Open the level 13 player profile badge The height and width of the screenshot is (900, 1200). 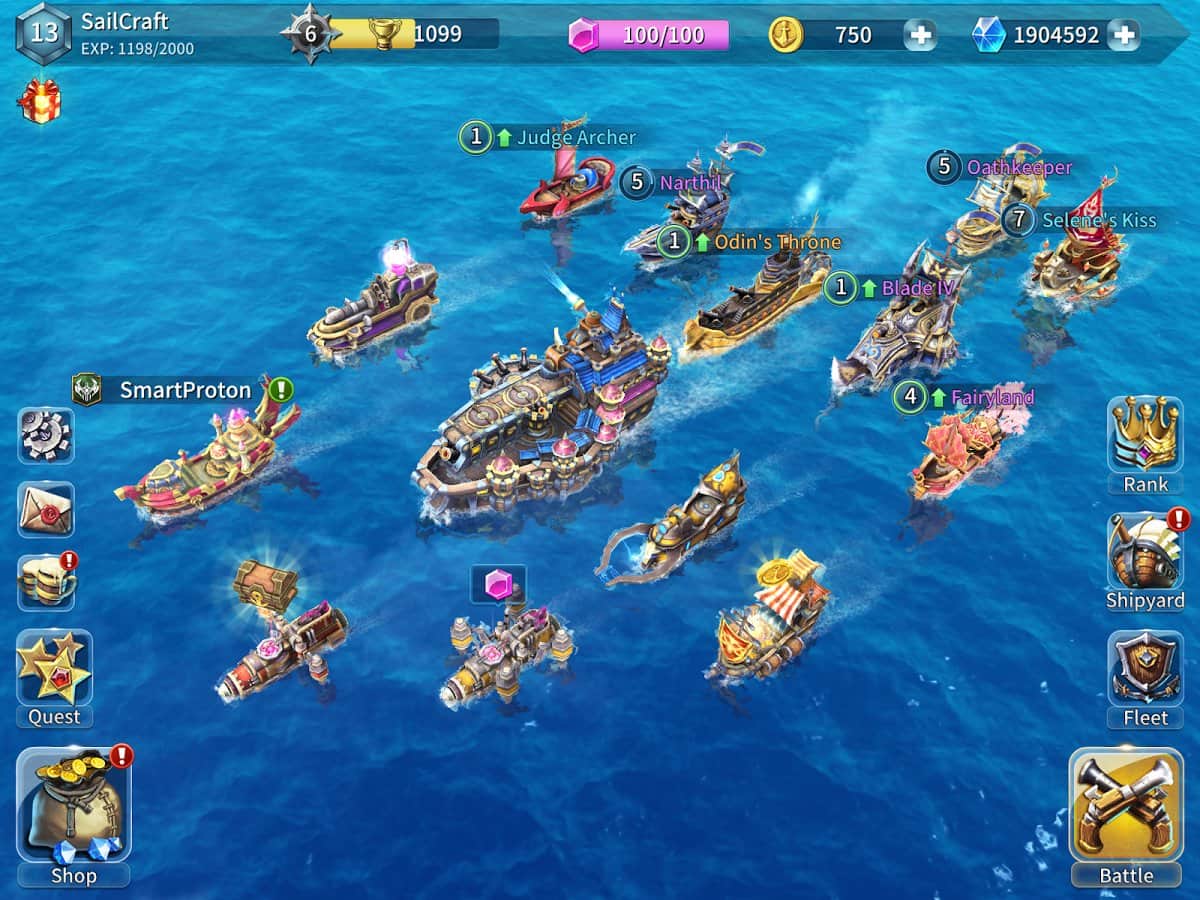pos(44,32)
